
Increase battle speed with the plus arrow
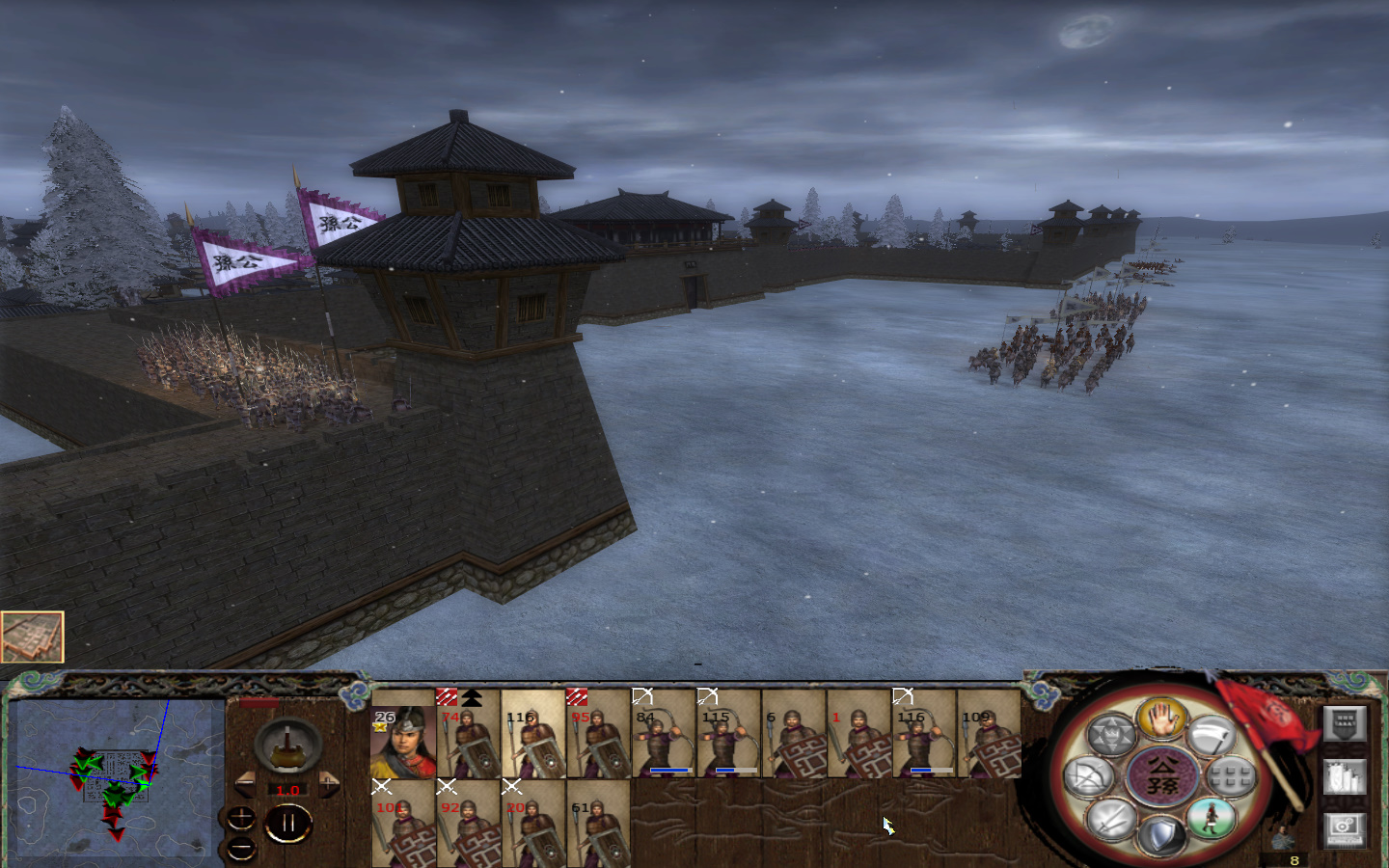coord(329,783)
